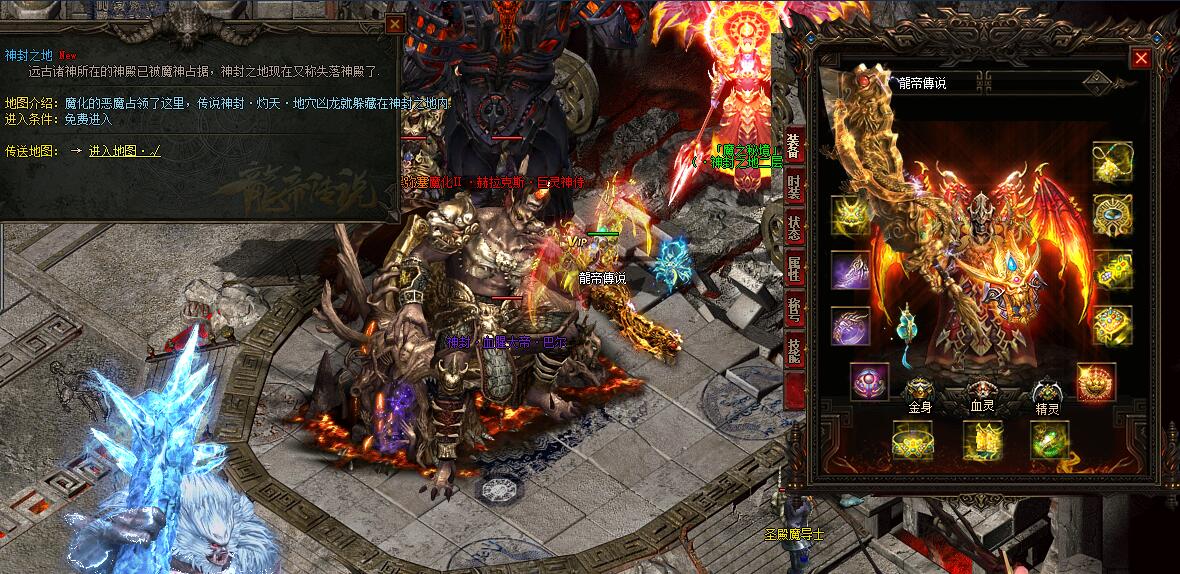Show the 状态 status tab
The height and width of the screenshot is (574, 1180).
pos(794,228)
